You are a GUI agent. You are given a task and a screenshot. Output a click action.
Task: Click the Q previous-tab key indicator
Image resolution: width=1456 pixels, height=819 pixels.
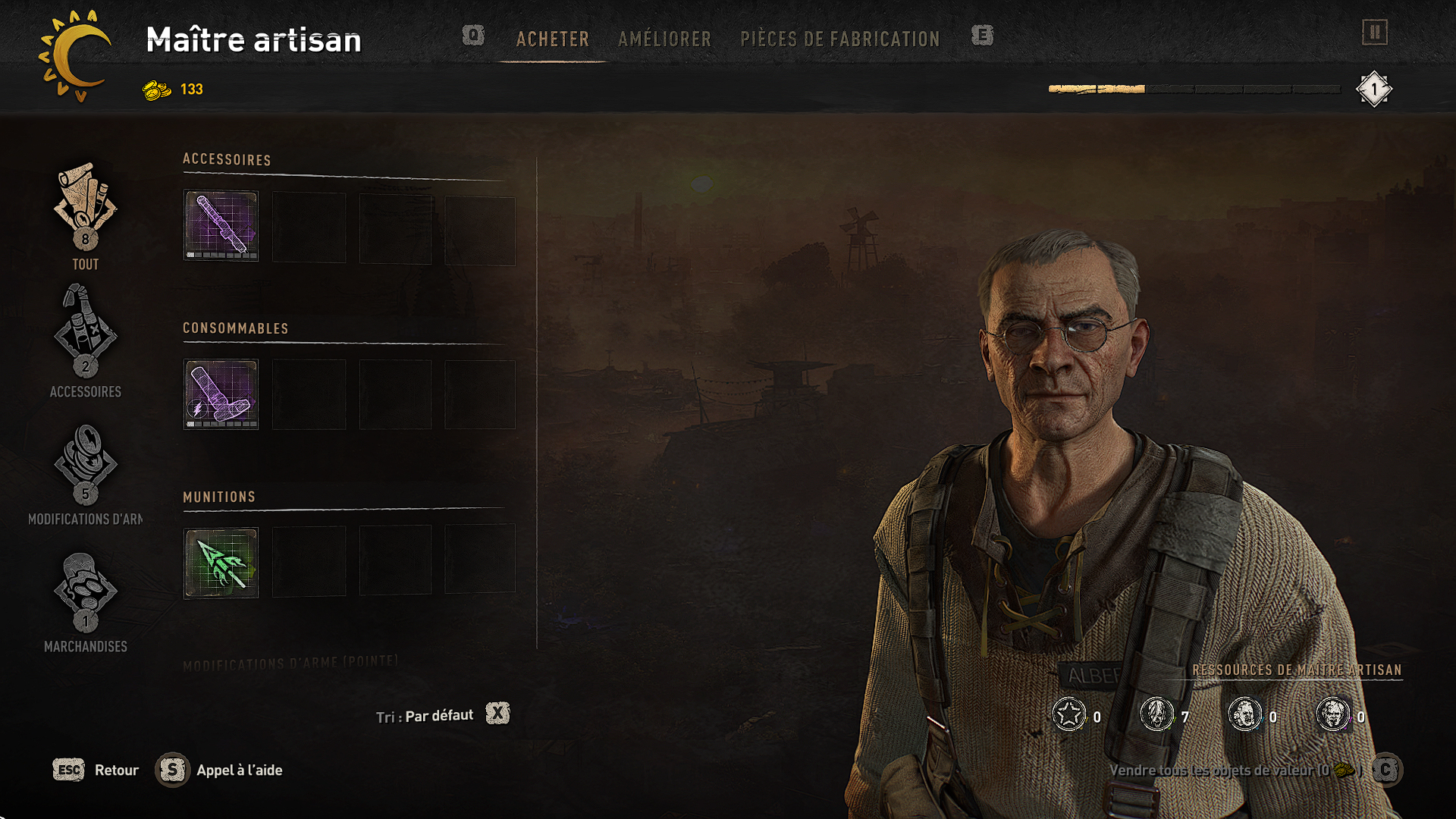click(x=473, y=36)
